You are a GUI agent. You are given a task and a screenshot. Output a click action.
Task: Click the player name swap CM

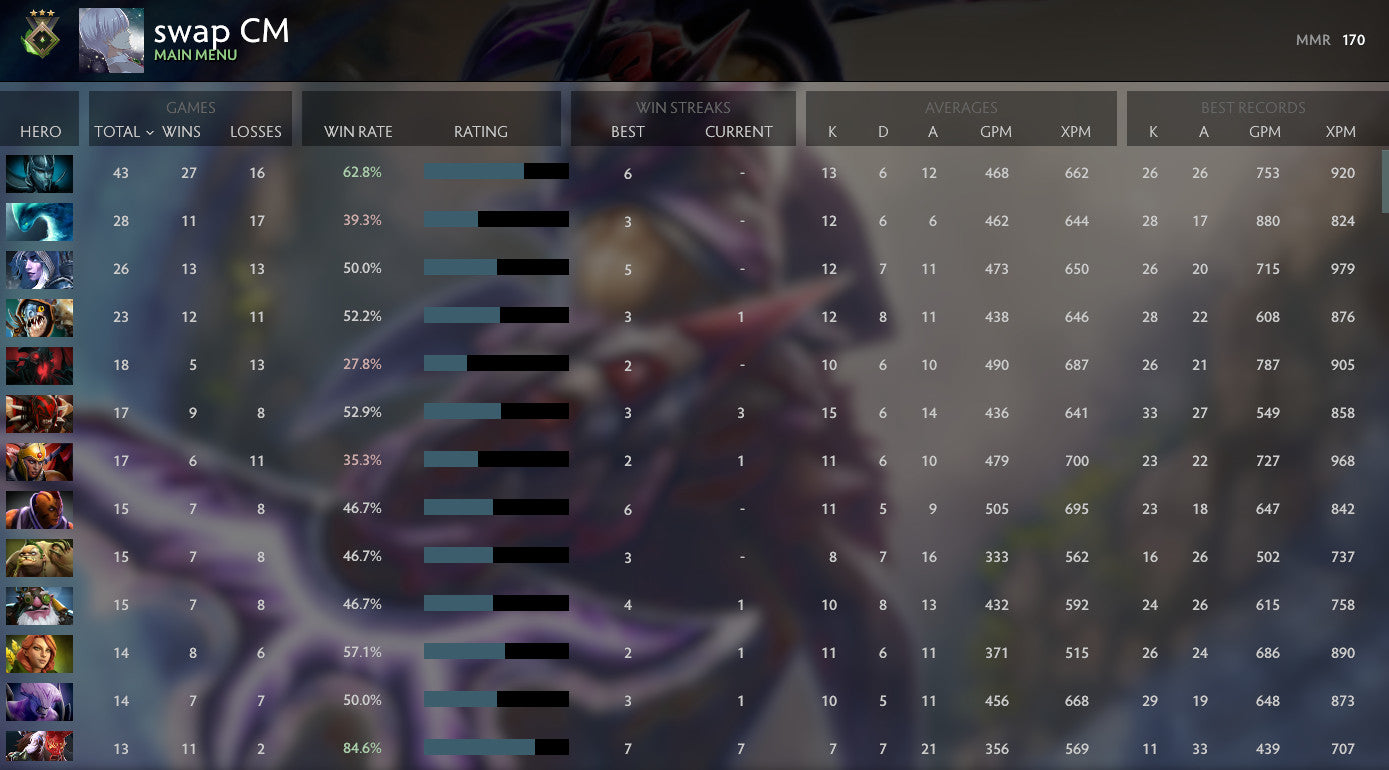[221, 33]
